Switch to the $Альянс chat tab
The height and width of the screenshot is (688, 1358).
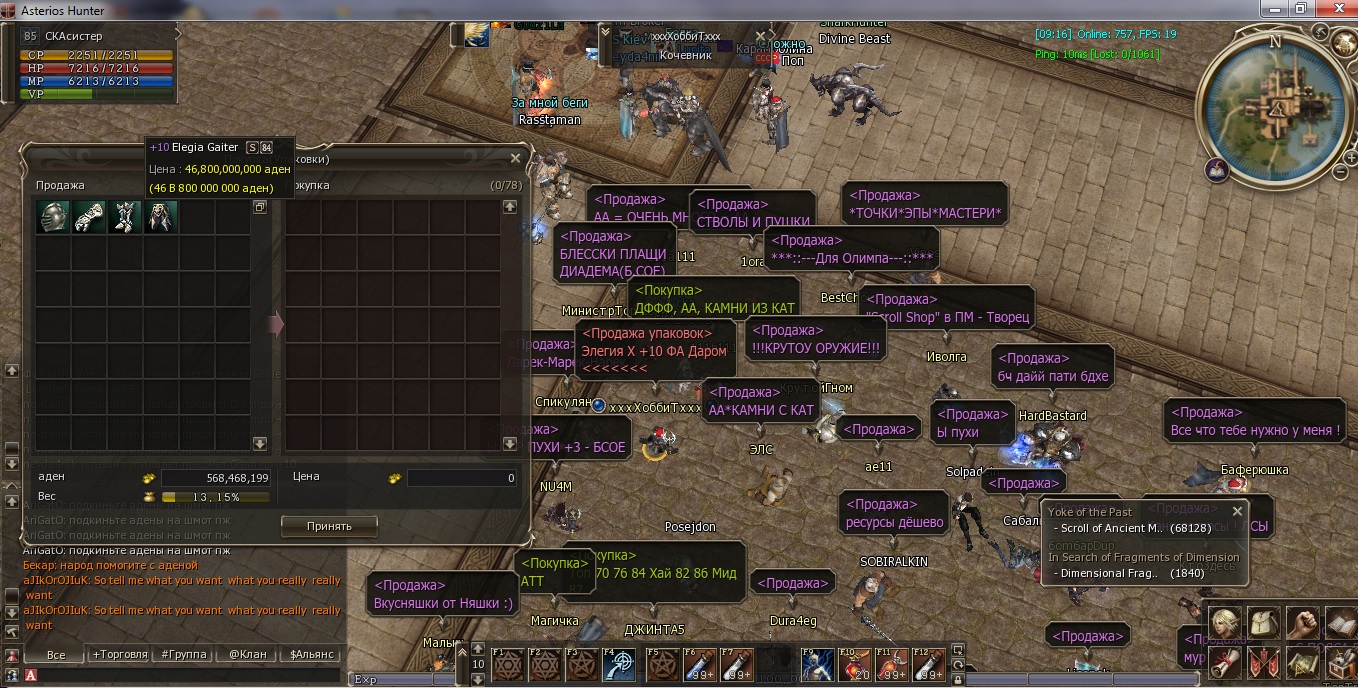click(311, 655)
